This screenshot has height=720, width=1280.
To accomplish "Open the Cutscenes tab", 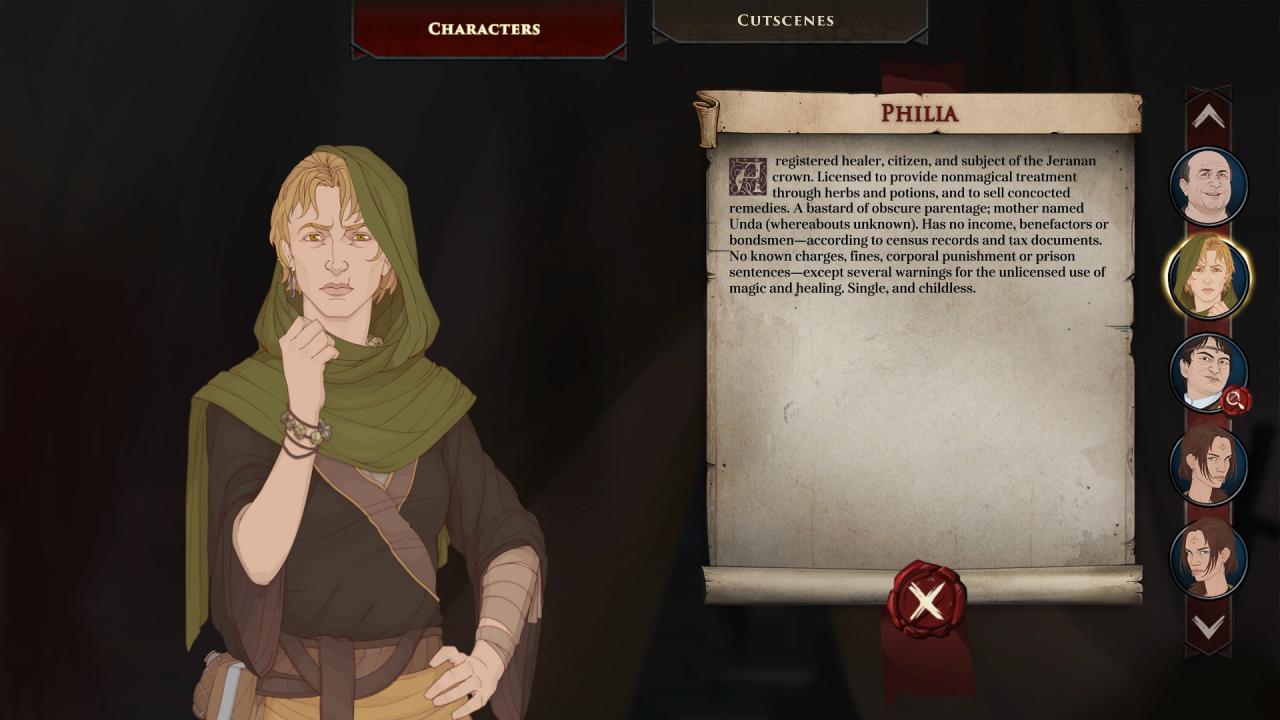I will (x=785, y=20).
